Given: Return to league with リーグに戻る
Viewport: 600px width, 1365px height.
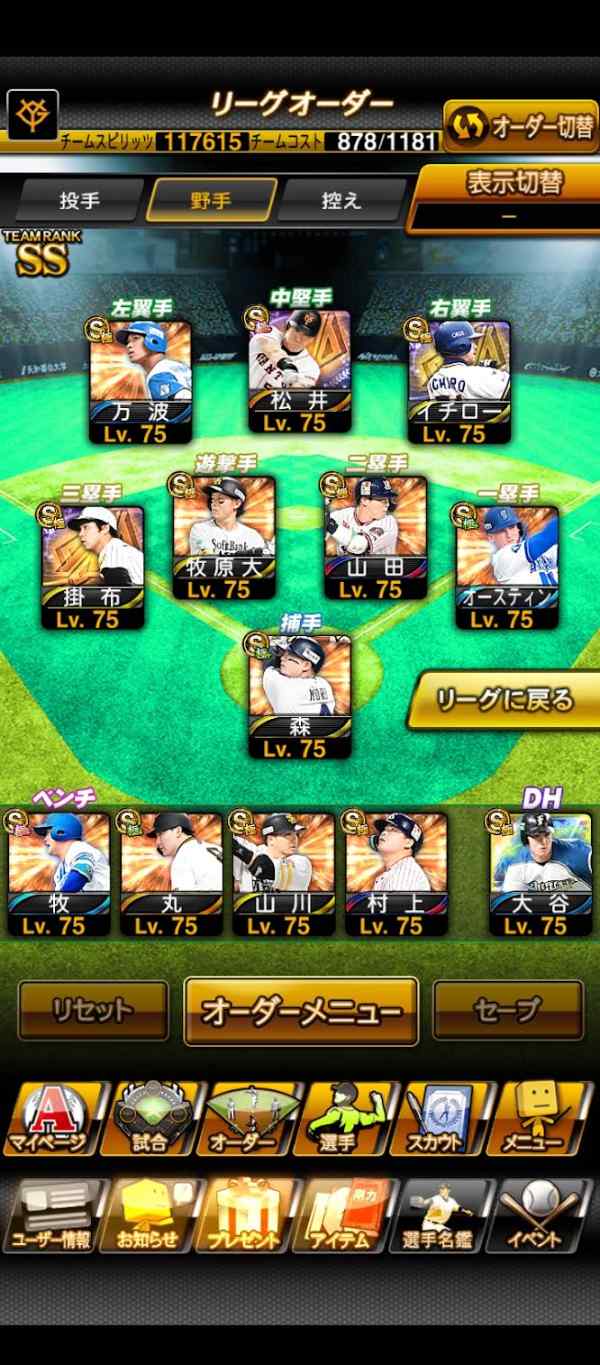Looking at the screenshot, I should (x=505, y=699).
